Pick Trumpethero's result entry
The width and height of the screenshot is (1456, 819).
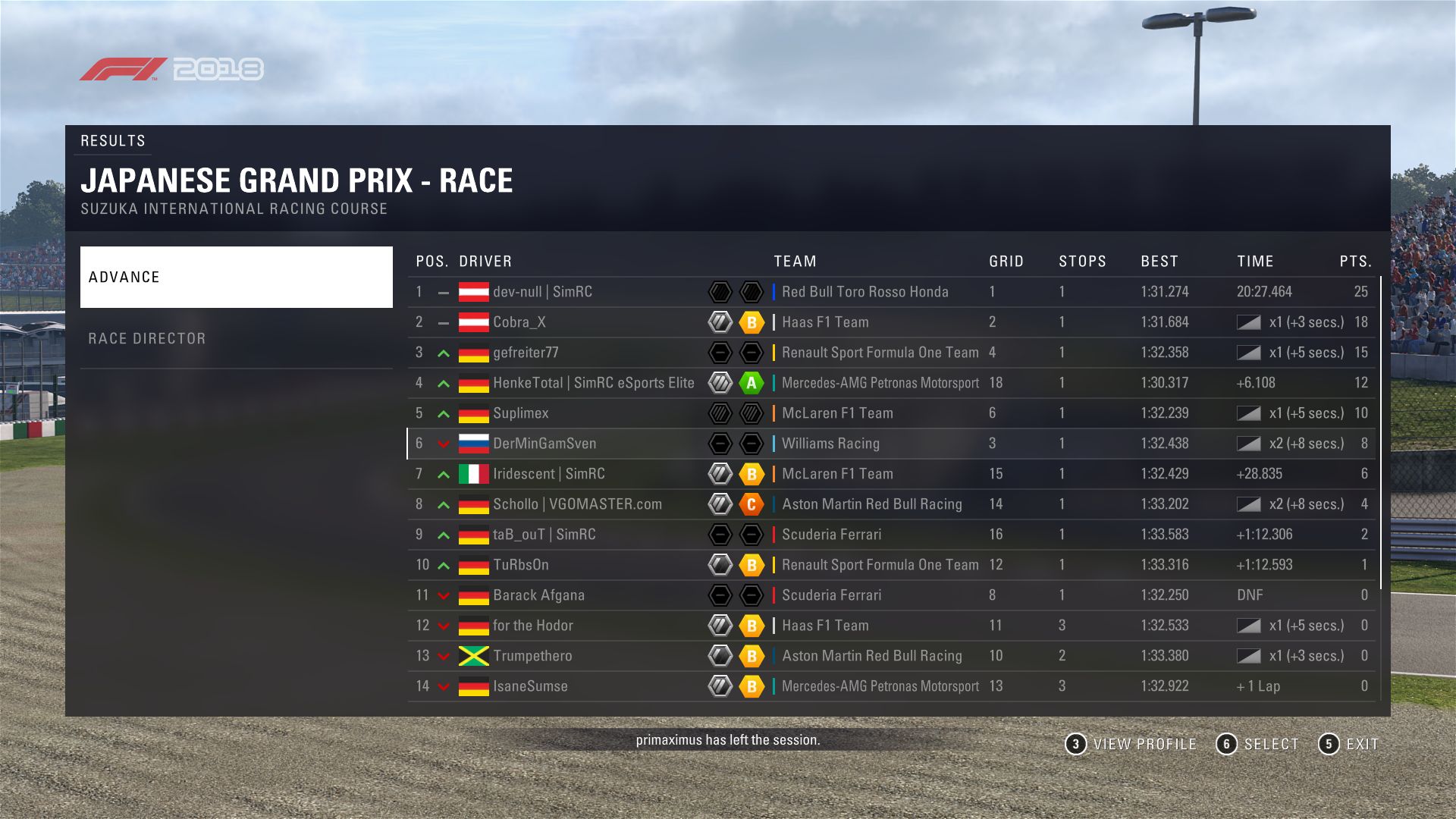click(532, 656)
